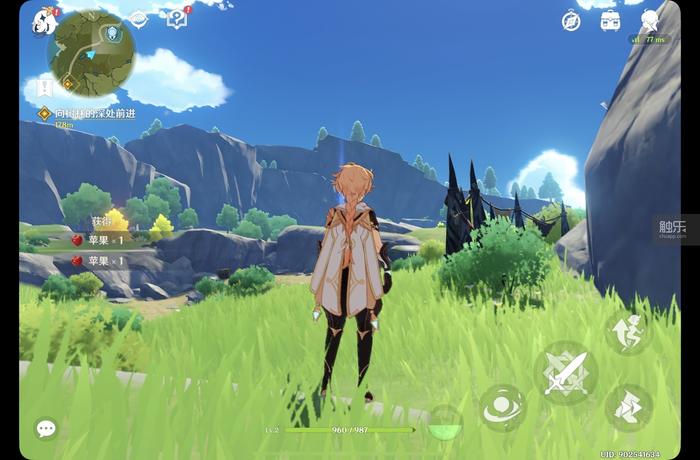Open the quest log exclamation icon
The image size is (700, 460).
coord(44,88)
